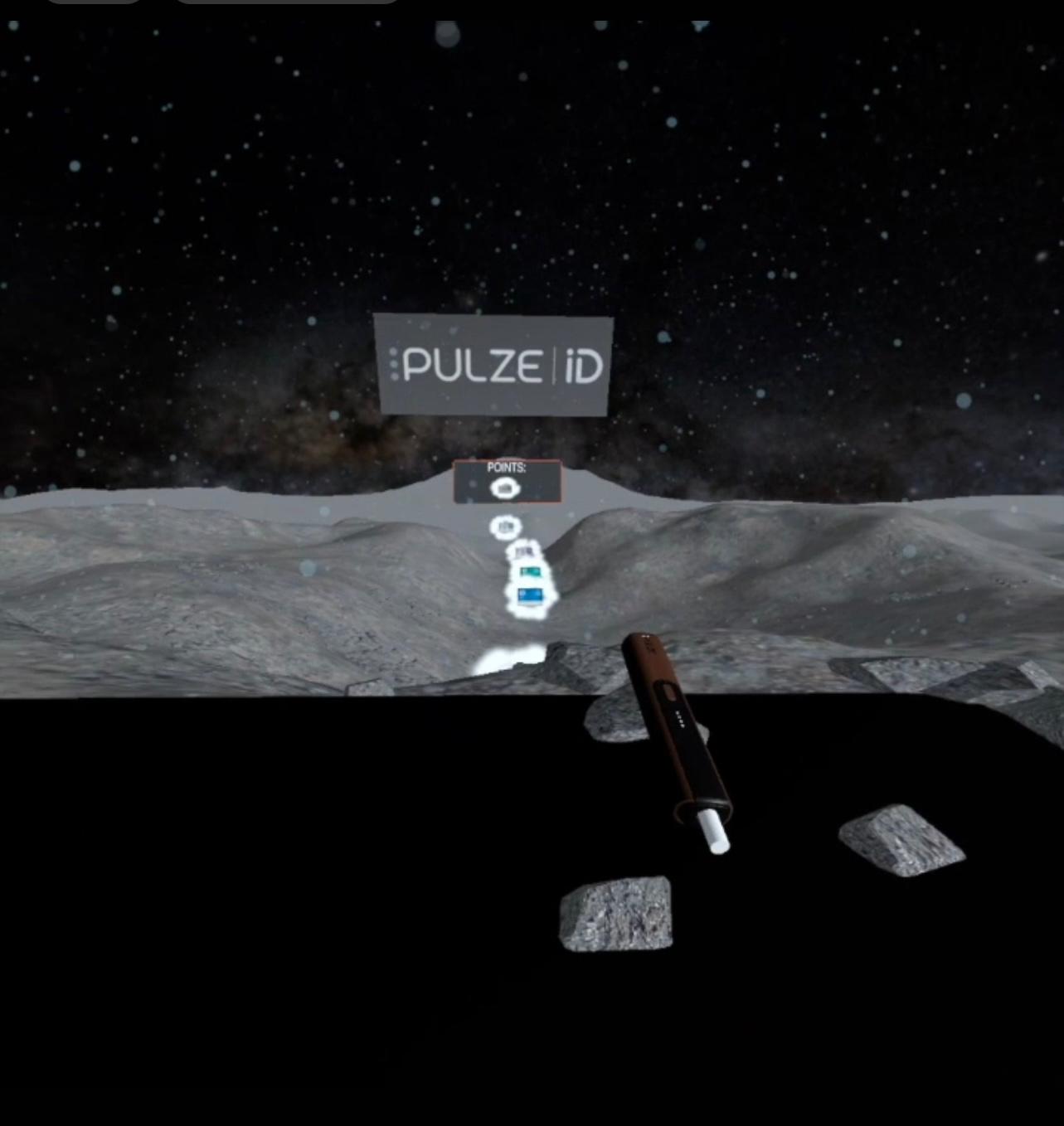Select the white Pulze pack icon
Image resolution: width=1064 pixels, height=1126 pixels.
coord(524,551)
